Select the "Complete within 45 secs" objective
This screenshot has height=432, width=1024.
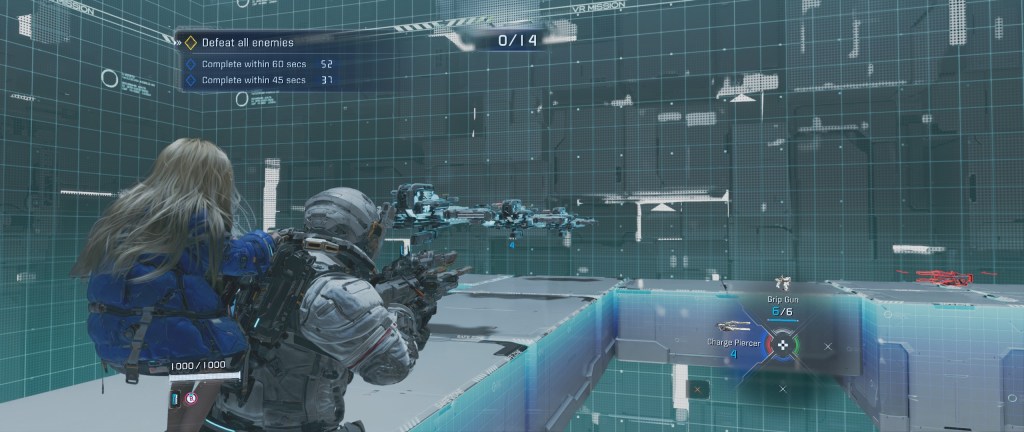(254, 79)
